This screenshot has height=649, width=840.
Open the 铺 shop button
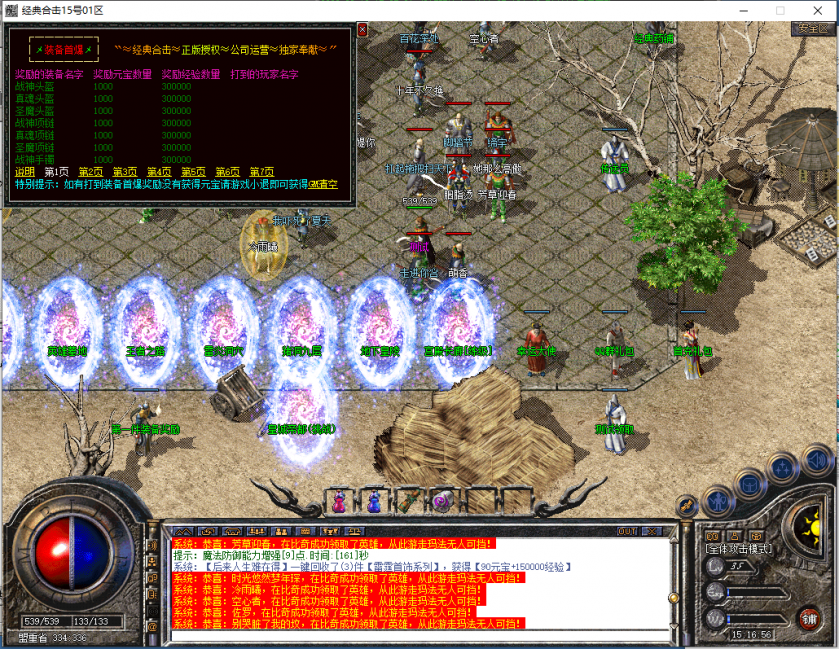coord(808,618)
